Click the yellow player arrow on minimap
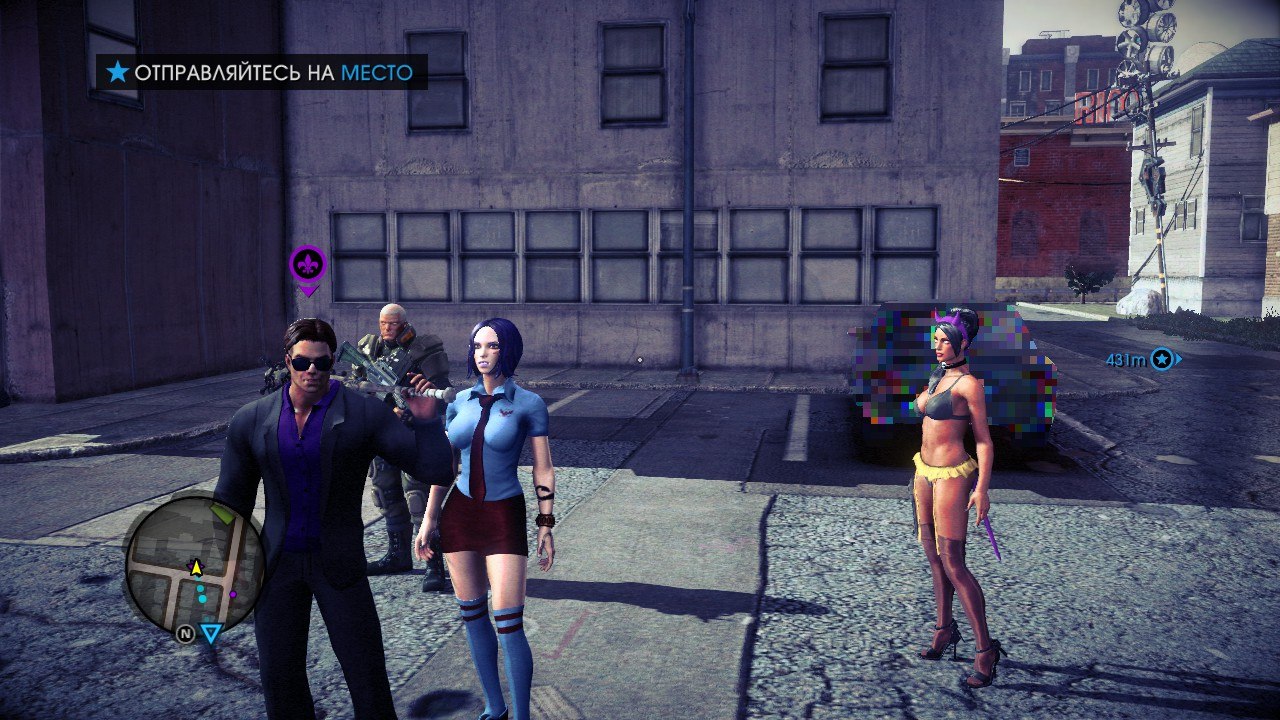 pyautogui.click(x=196, y=568)
